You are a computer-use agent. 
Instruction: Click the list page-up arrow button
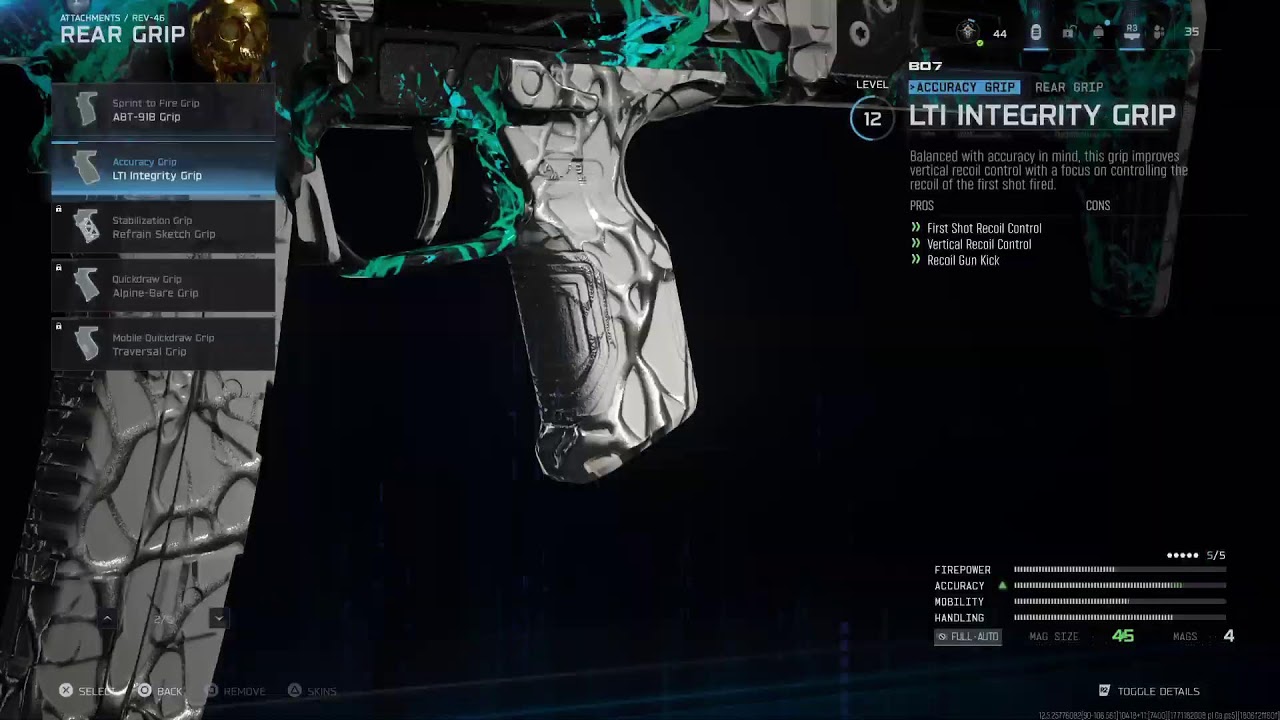[x=107, y=619]
